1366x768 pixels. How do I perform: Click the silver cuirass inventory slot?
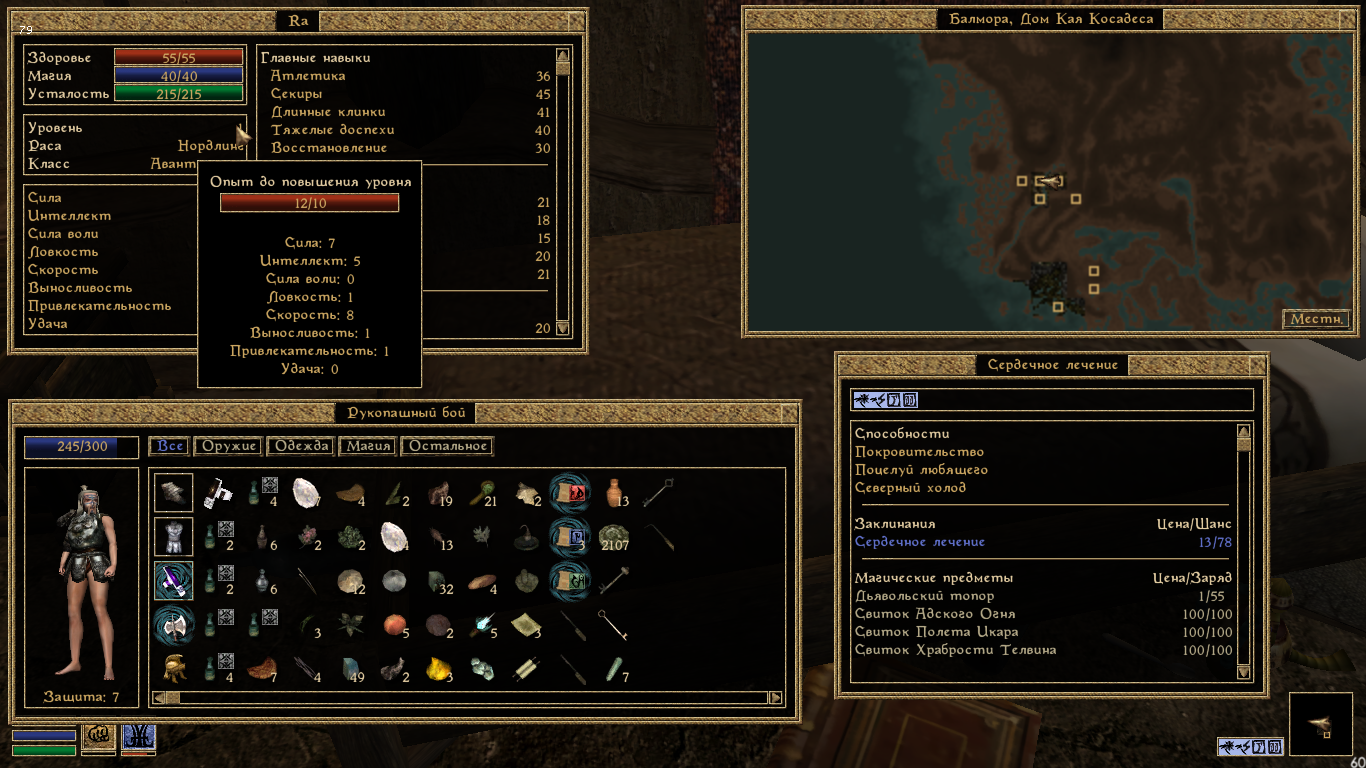point(173,537)
